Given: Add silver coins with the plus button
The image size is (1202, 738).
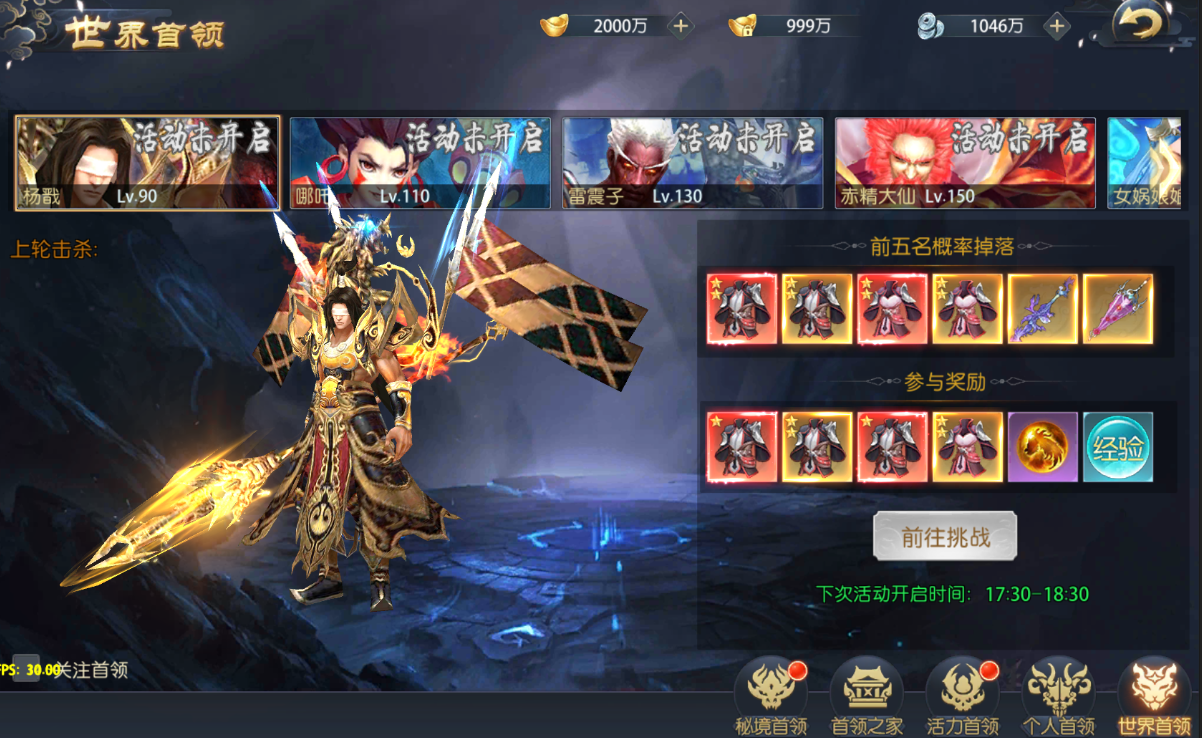Looking at the screenshot, I should 1057,26.
